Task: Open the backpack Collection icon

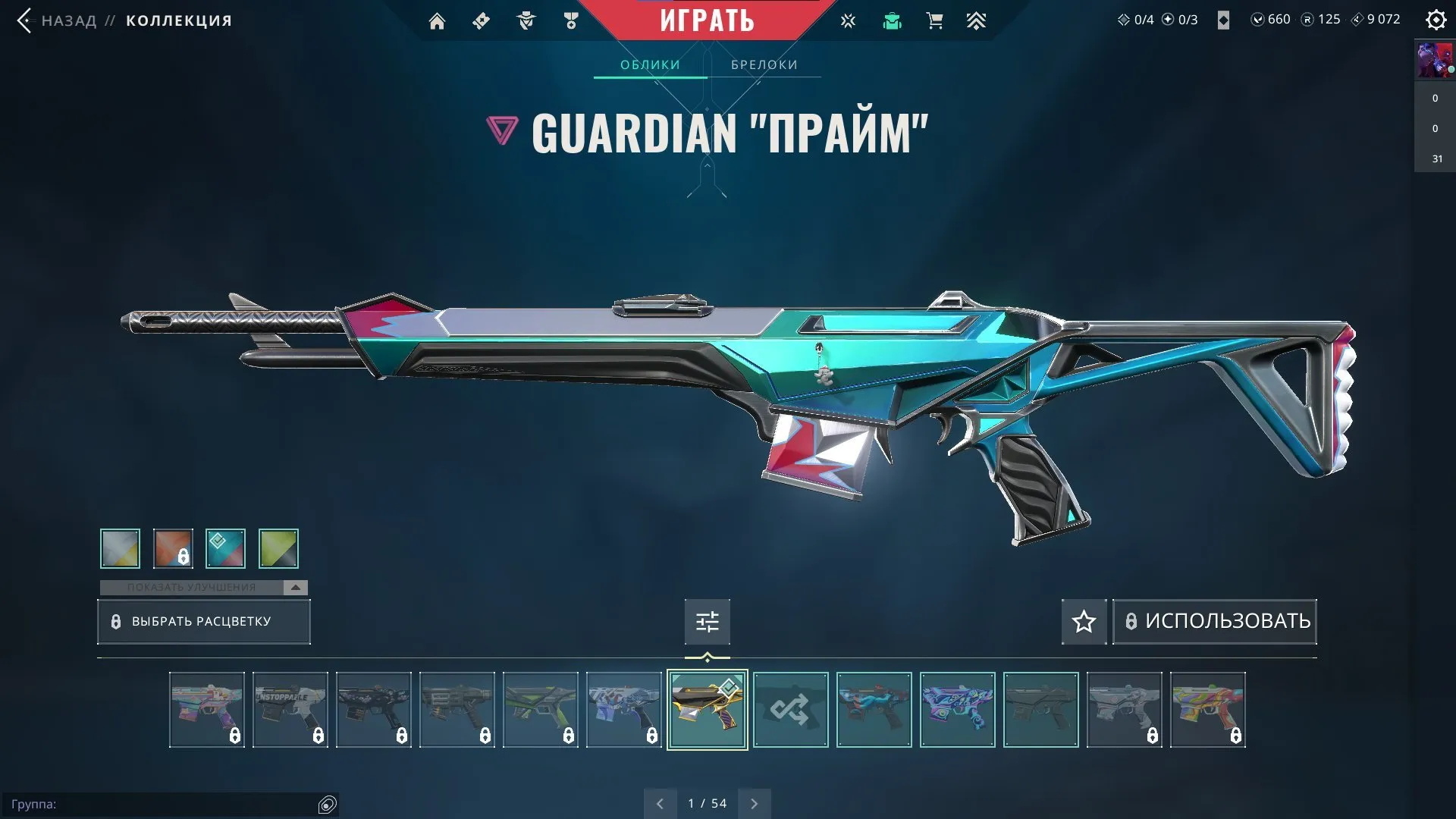Action: pos(893,21)
